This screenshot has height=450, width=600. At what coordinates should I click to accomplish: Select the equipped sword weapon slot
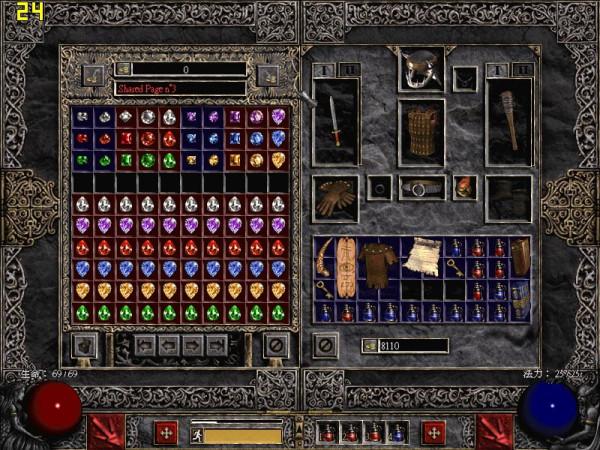[335, 121]
